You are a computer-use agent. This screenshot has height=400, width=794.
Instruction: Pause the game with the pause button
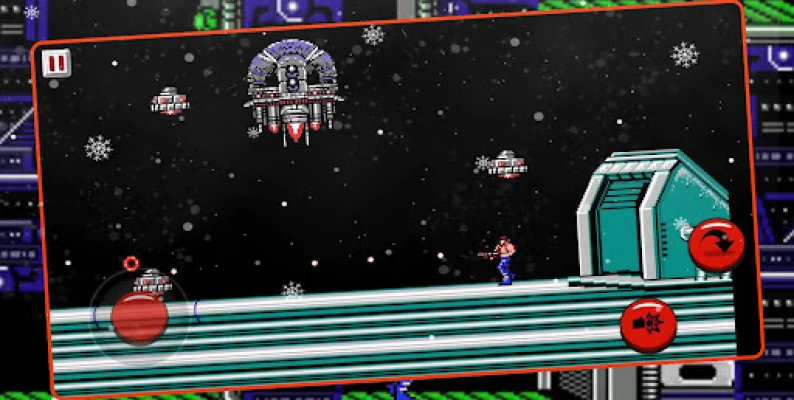pos(56,63)
